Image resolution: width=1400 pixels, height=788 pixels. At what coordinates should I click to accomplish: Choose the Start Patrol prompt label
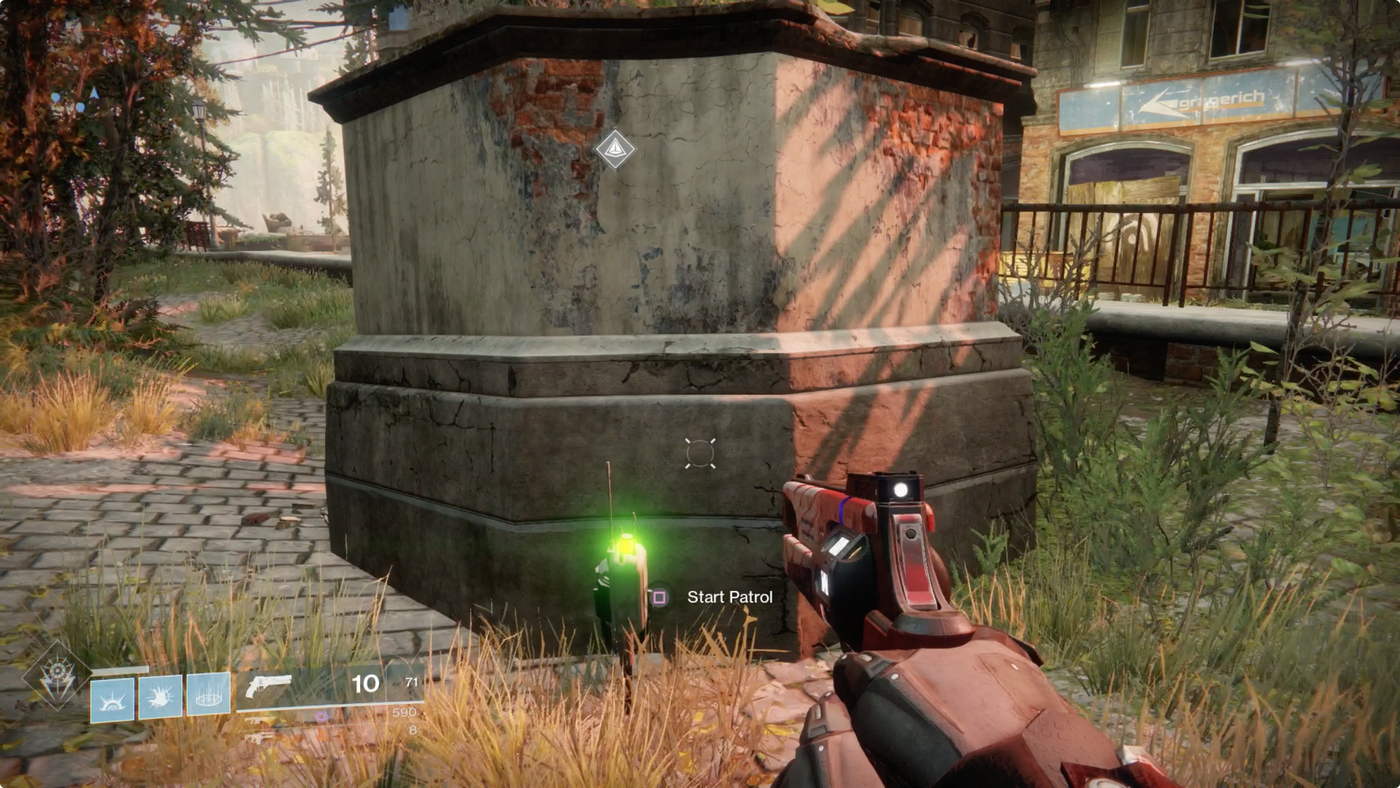pos(729,597)
